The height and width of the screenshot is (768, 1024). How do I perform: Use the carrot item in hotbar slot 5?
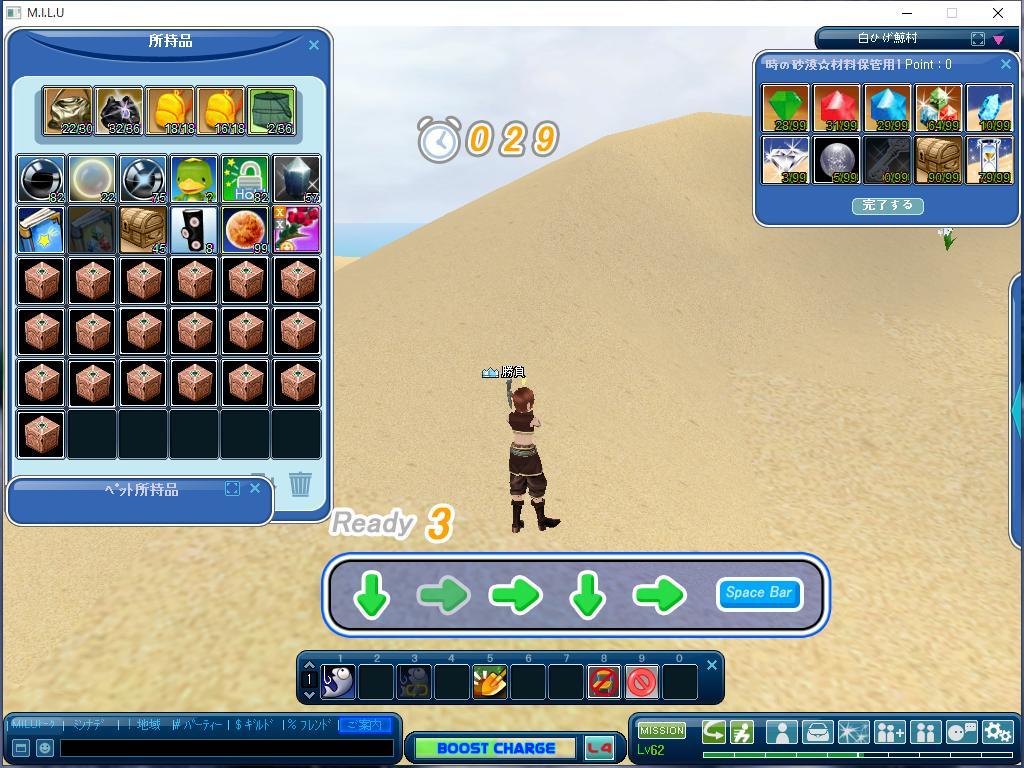coord(490,682)
